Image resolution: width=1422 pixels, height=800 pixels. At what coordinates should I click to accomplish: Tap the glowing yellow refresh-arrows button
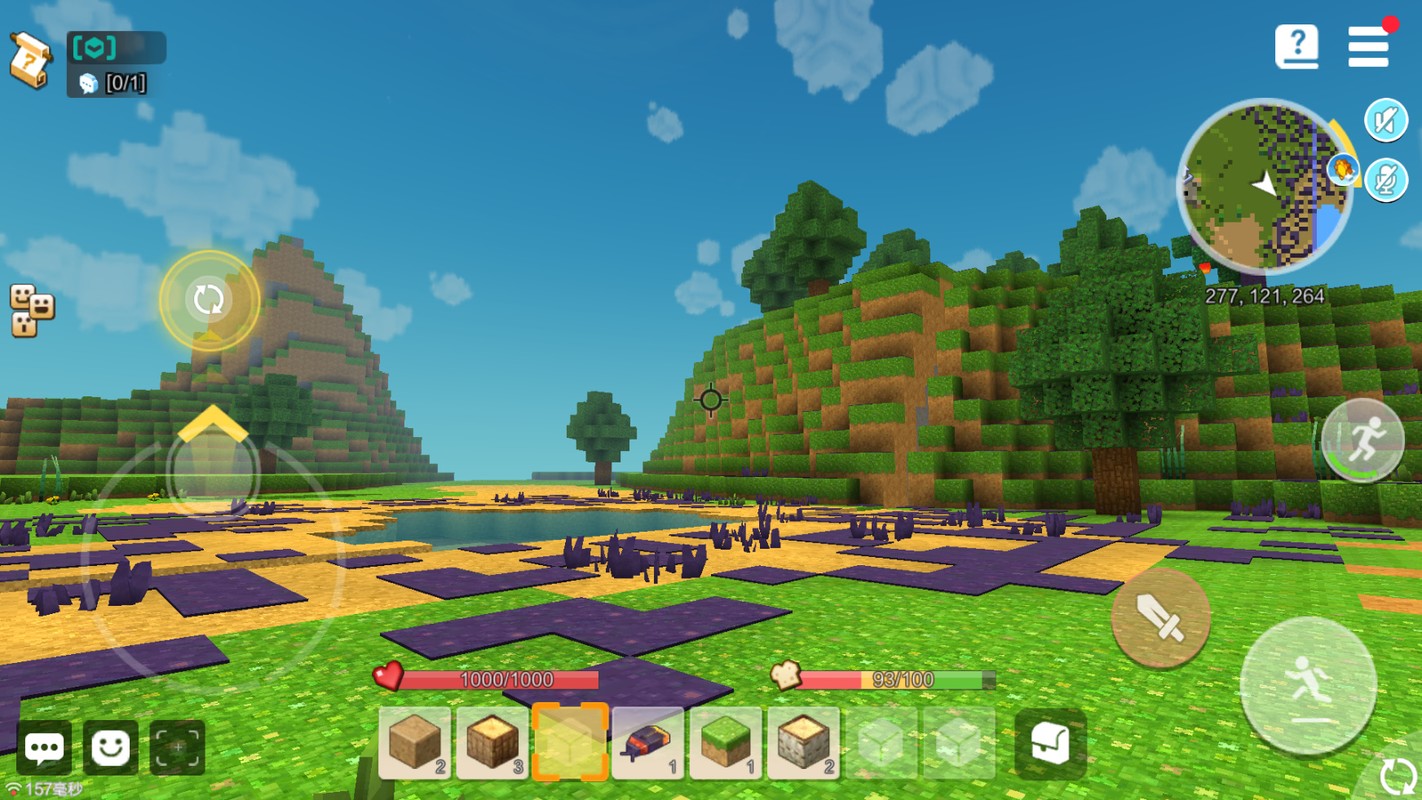coord(209,299)
